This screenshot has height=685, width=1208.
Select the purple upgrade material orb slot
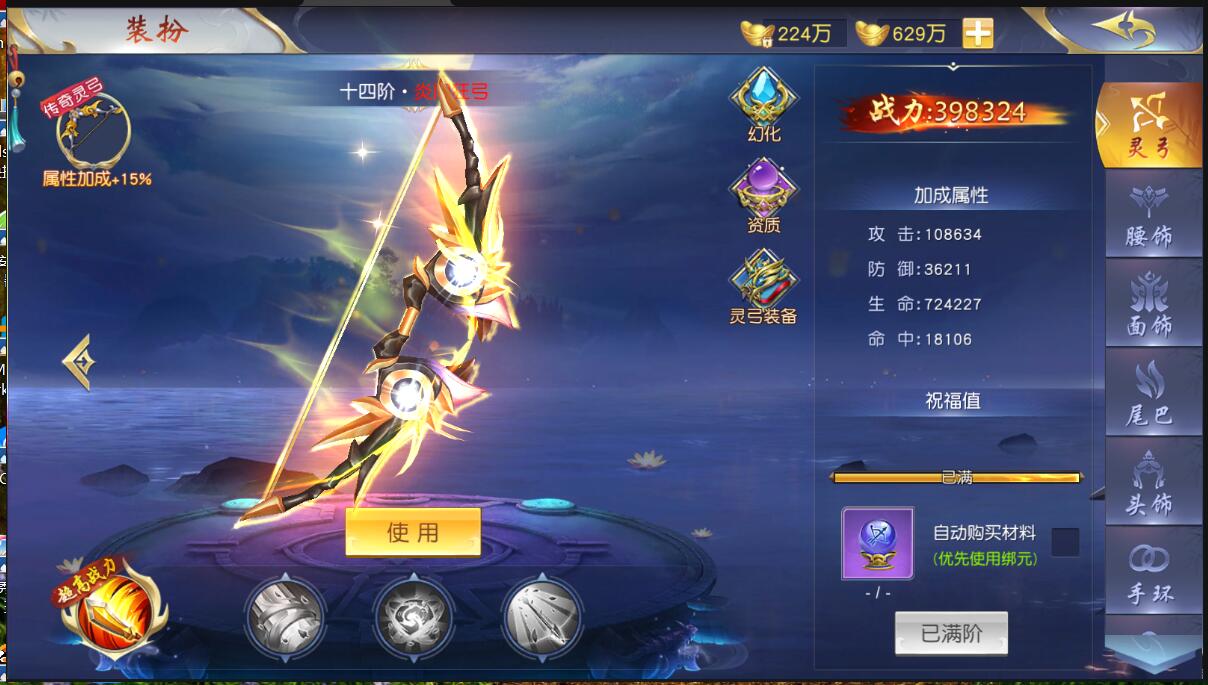[877, 543]
